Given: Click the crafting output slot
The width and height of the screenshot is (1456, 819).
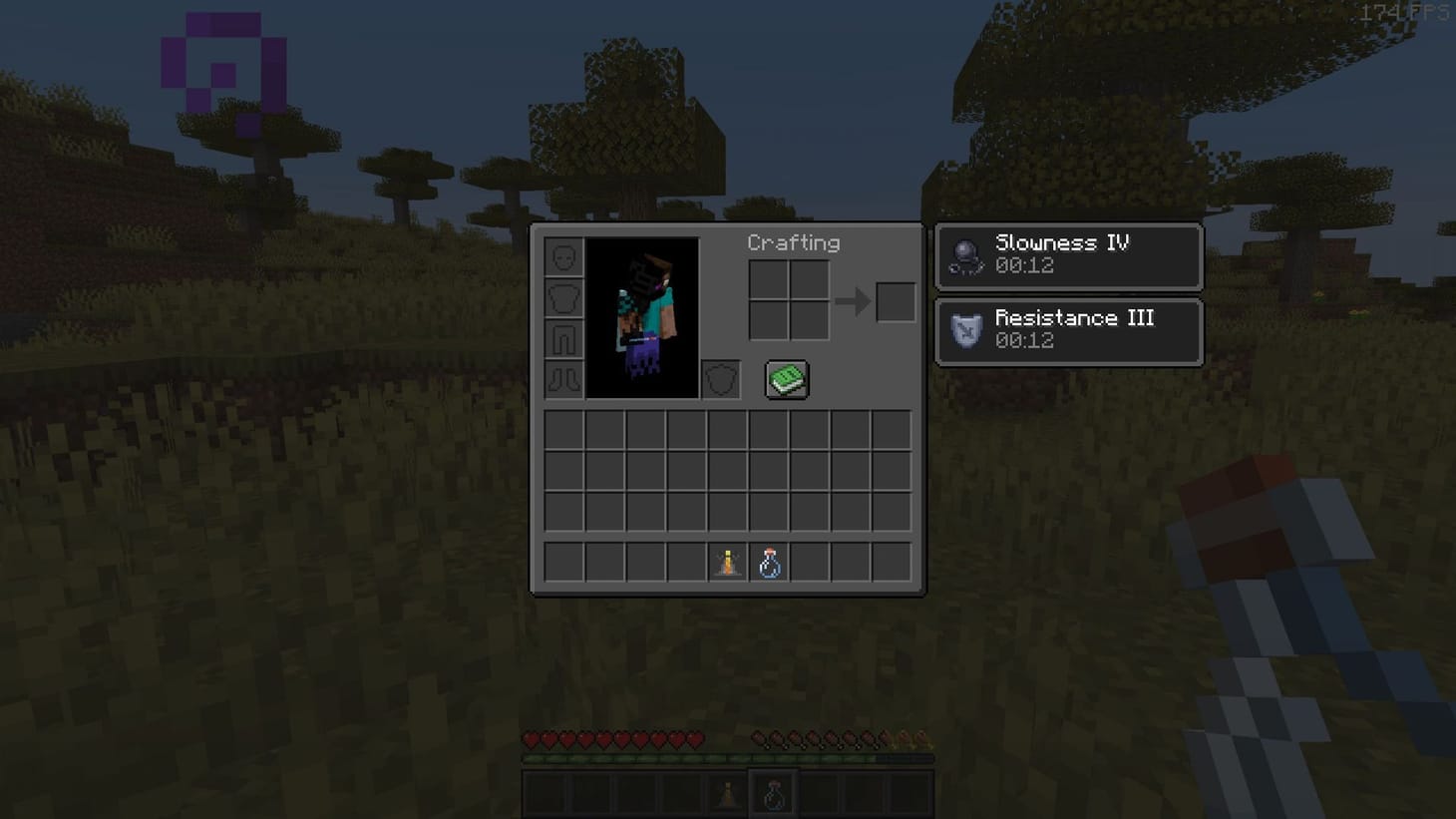Looking at the screenshot, I should (x=894, y=302).
